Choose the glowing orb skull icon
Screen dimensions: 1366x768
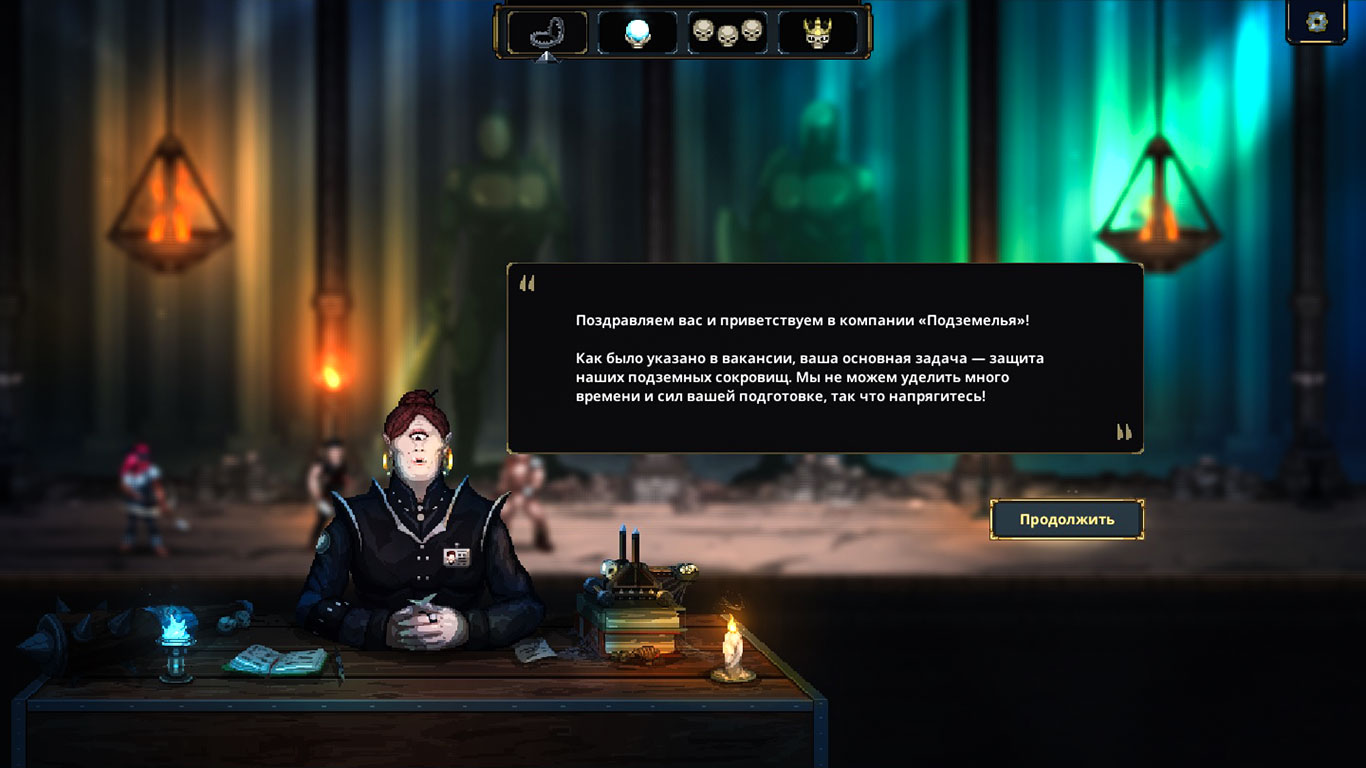[x=637, y=32]
